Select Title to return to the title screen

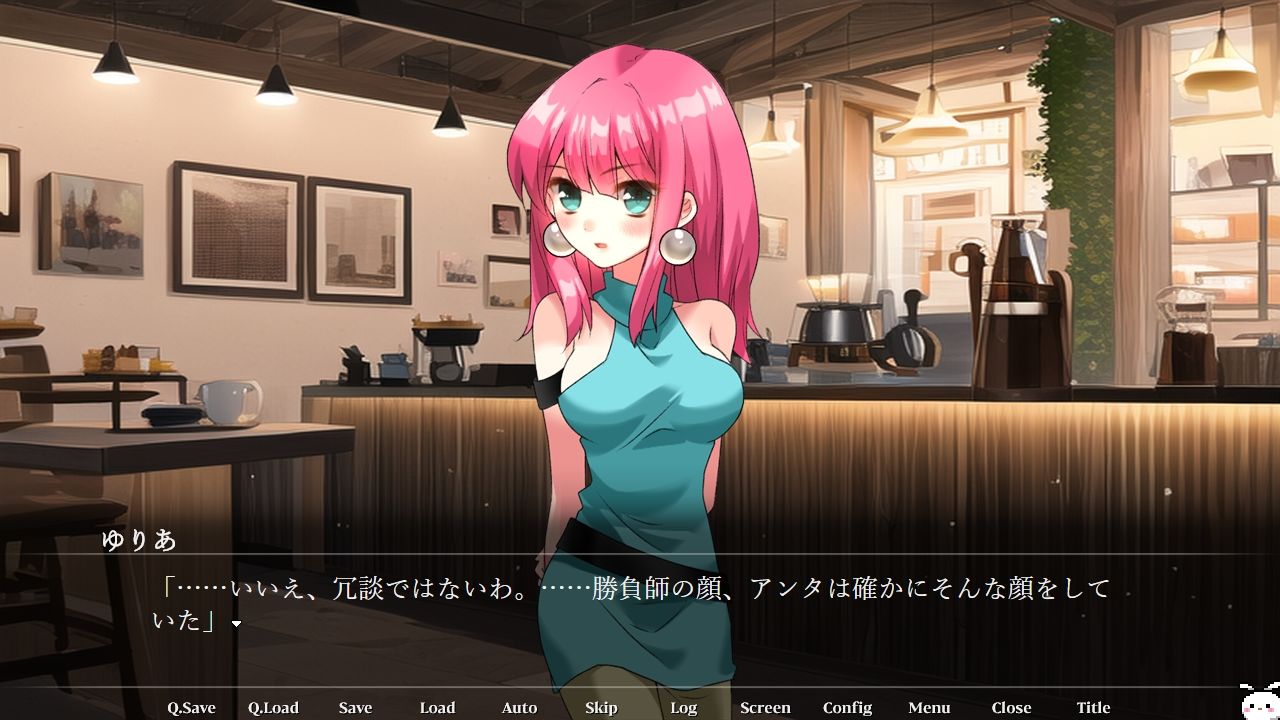click(1093, 707)
